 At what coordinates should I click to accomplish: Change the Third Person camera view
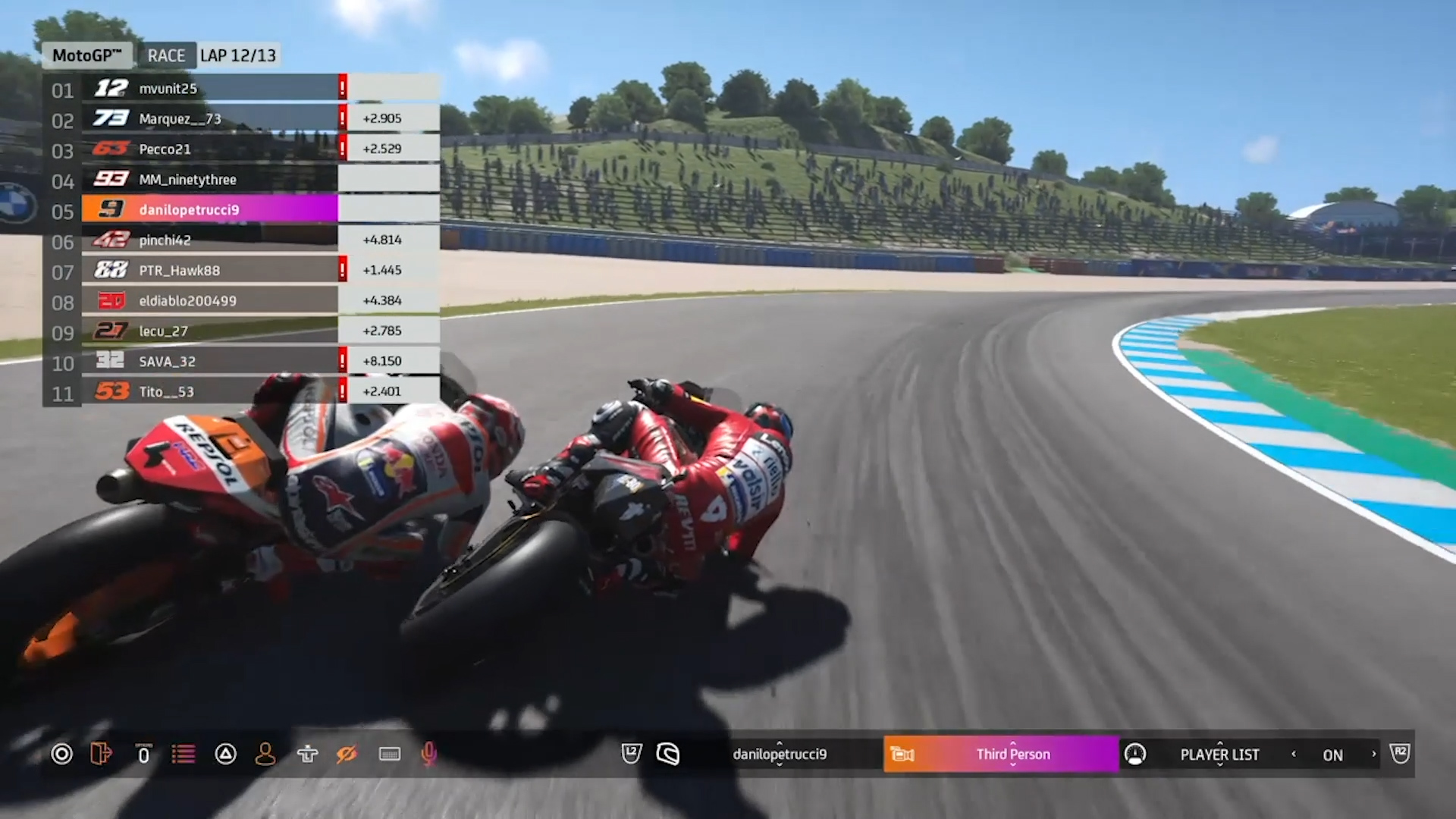[x=1012, y=755]
